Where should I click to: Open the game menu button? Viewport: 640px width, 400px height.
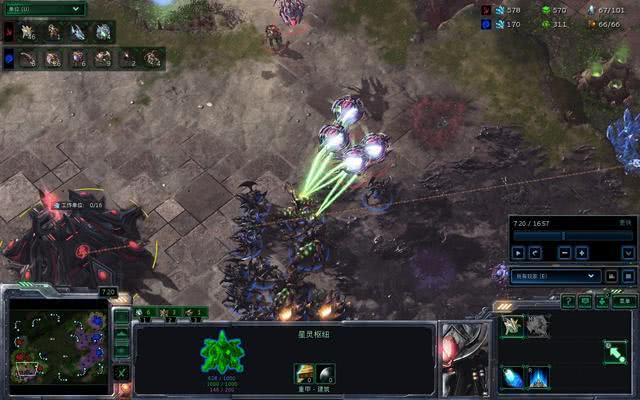click(x=624, y=300)
